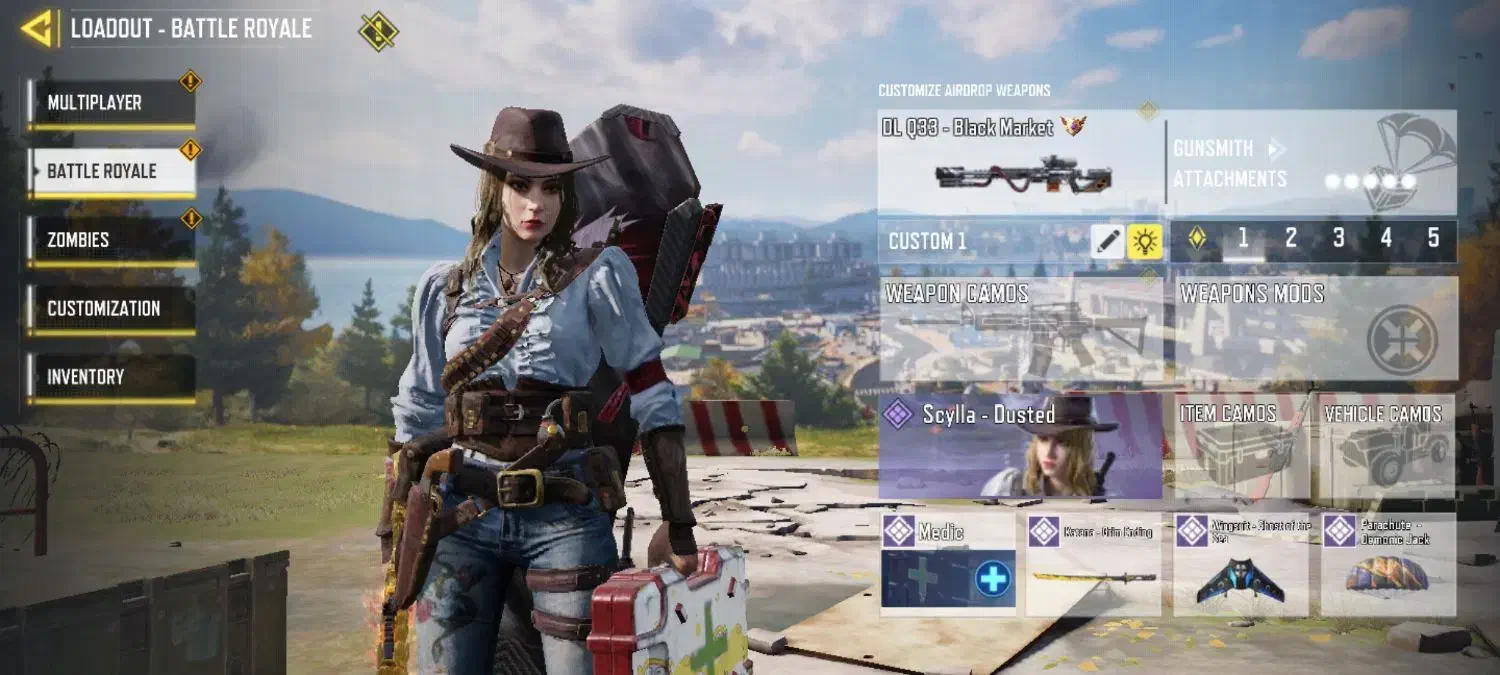Screen dimensions: 1500x675
Task: Click the yellow lightbulb button
Action: pyautogui.click(x=1144, y=241)
